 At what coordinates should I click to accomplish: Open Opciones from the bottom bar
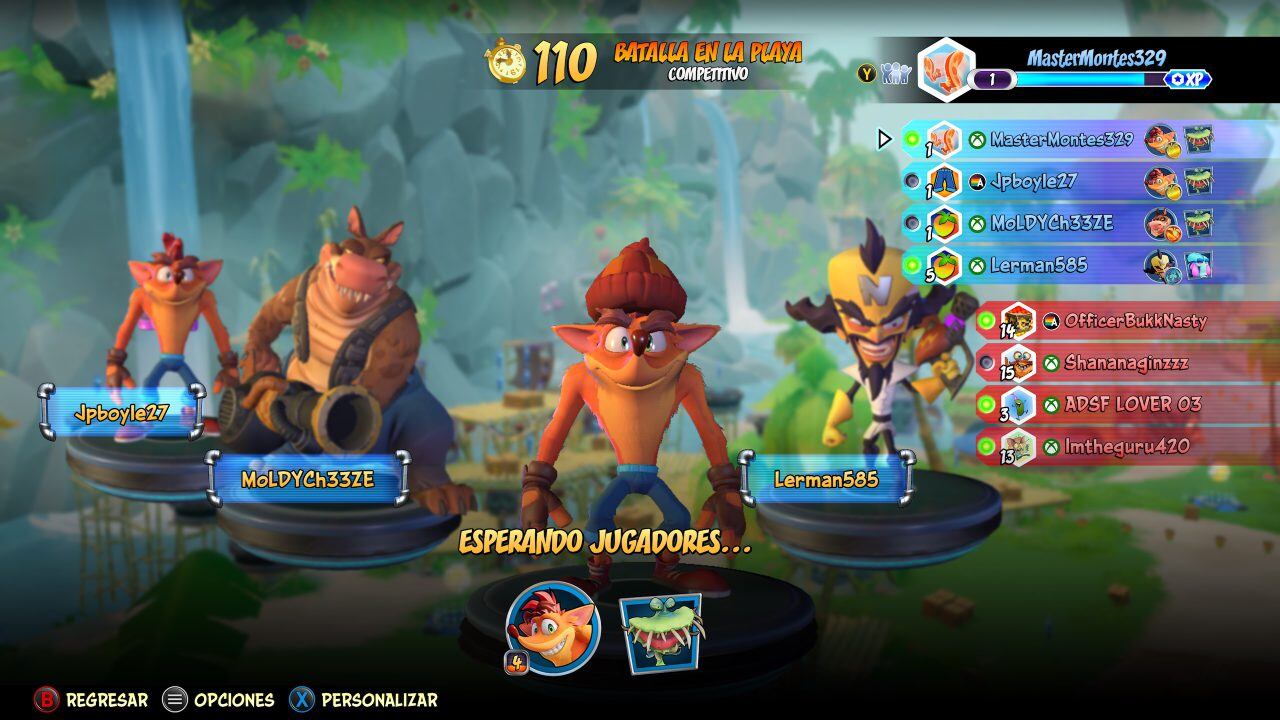pyautogui.click(x=231, y=700)
